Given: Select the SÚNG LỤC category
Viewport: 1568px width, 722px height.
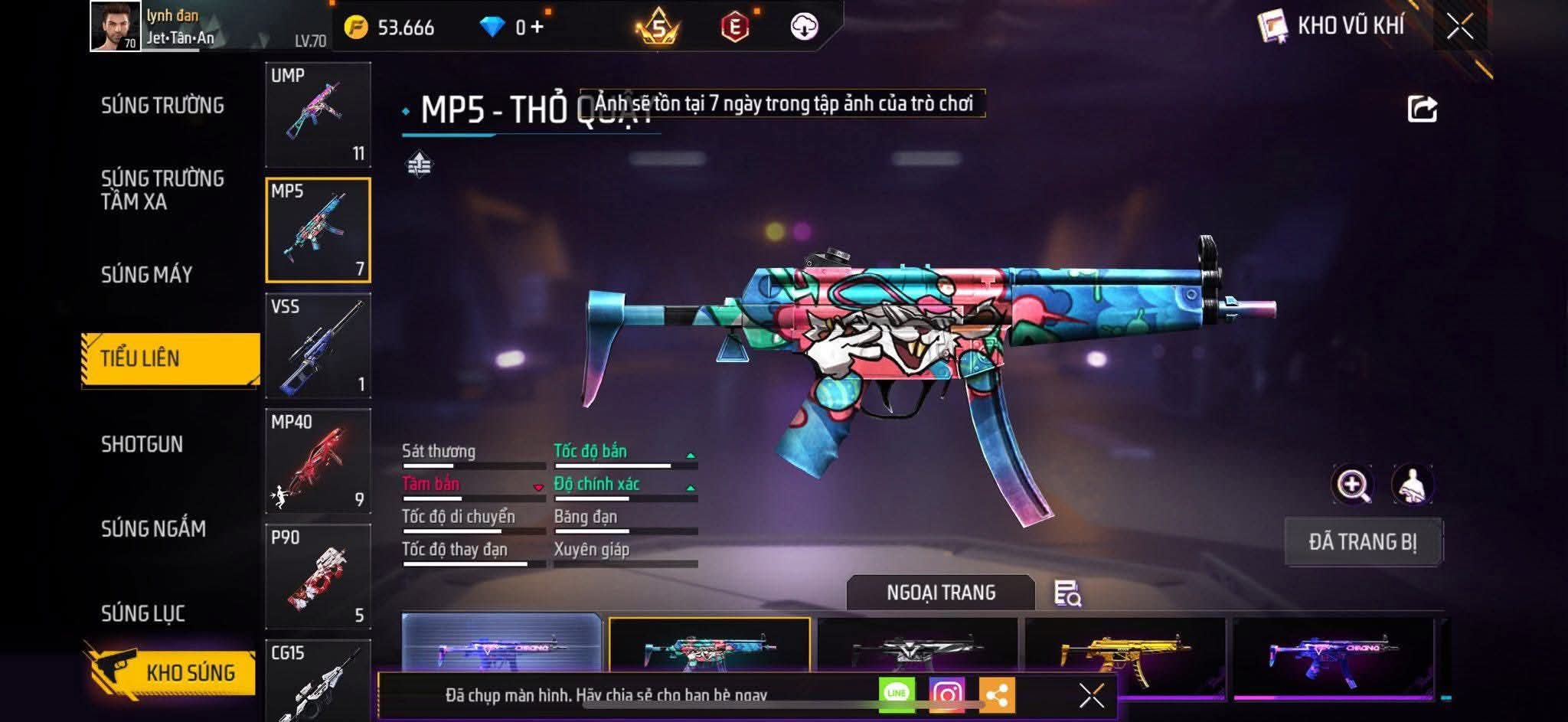Looking at the screenshot, I should pyautogui.click(x=143, y=613).
